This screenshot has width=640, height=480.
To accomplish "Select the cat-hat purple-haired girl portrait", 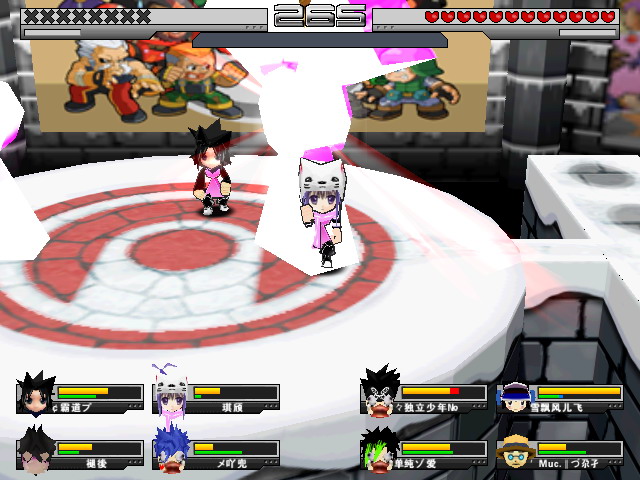I will click(x=171, y=394).
